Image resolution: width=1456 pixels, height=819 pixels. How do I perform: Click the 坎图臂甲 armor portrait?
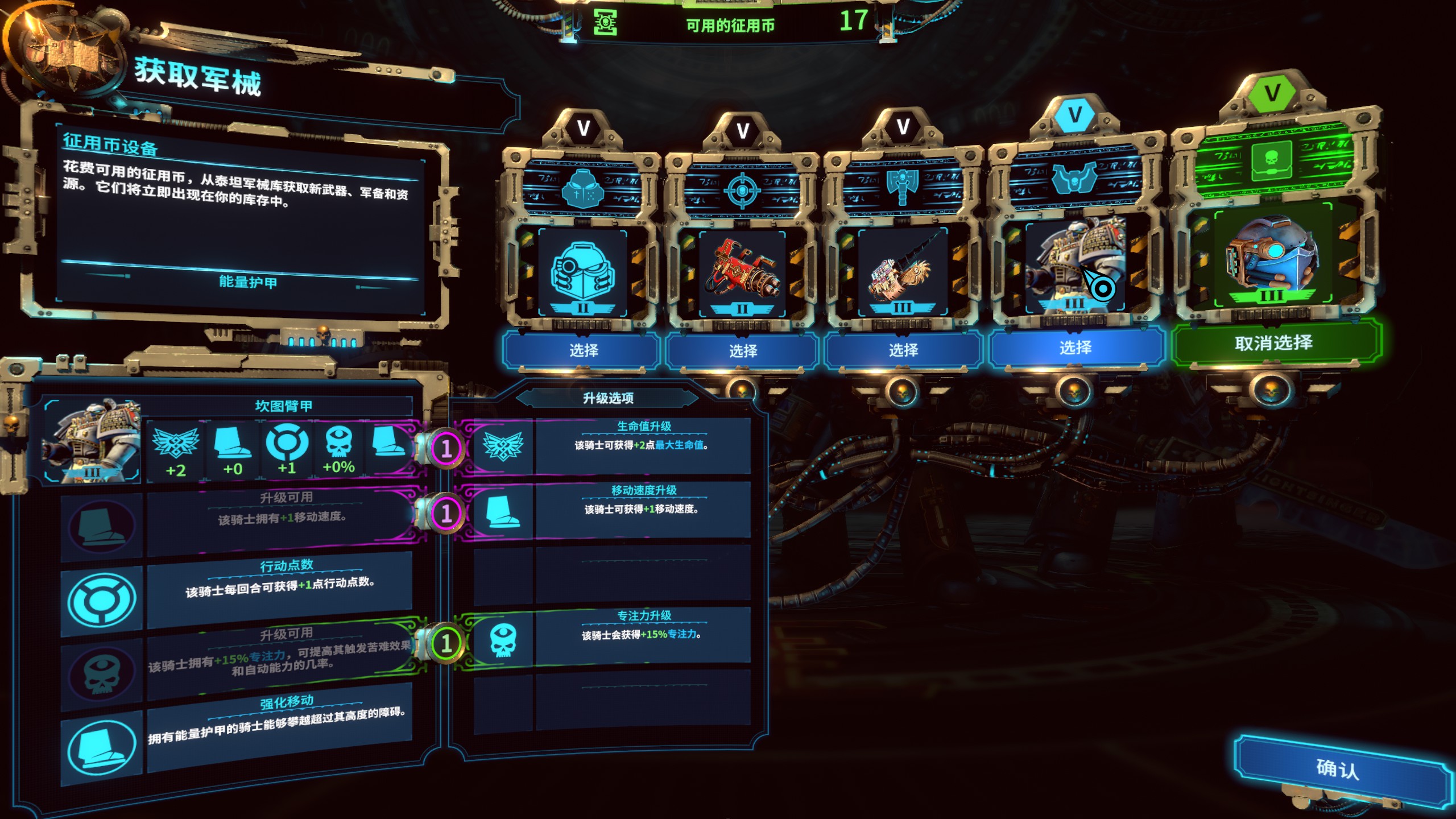[x=93, y=441]
